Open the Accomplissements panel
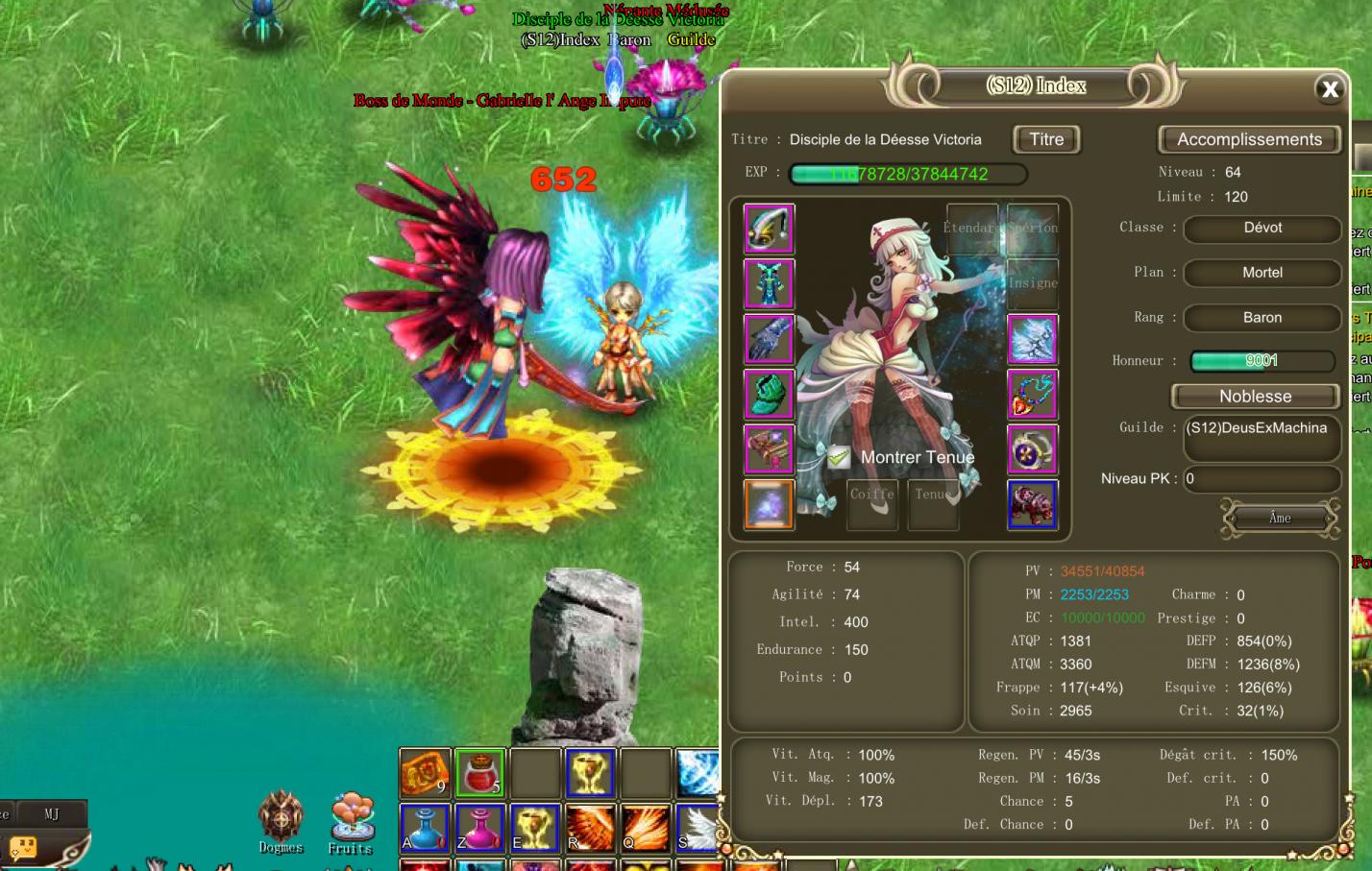Screen dimensions: 1372x871 (x=1249, y=139)
